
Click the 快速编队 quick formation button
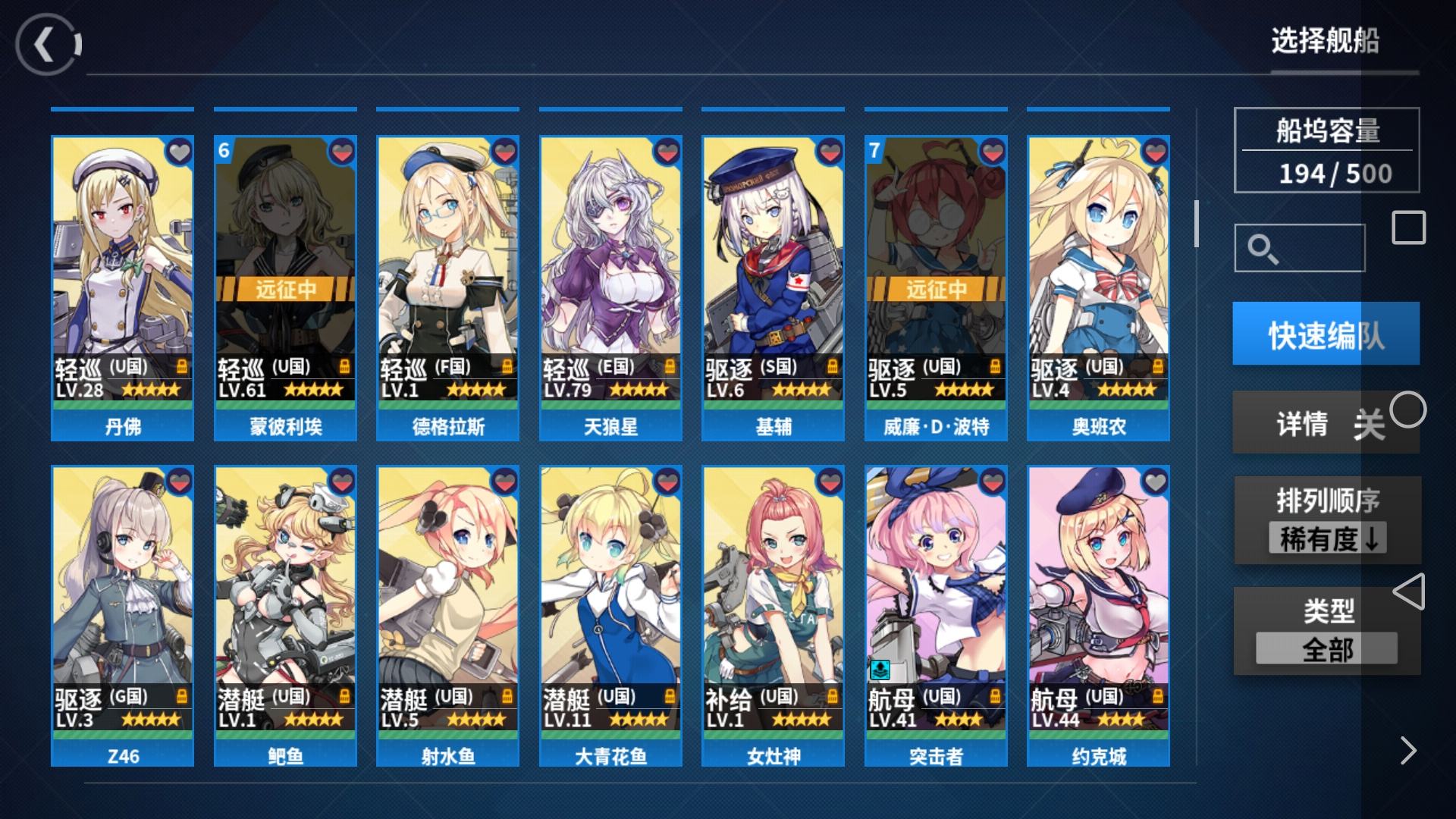tap(1326, 334)
